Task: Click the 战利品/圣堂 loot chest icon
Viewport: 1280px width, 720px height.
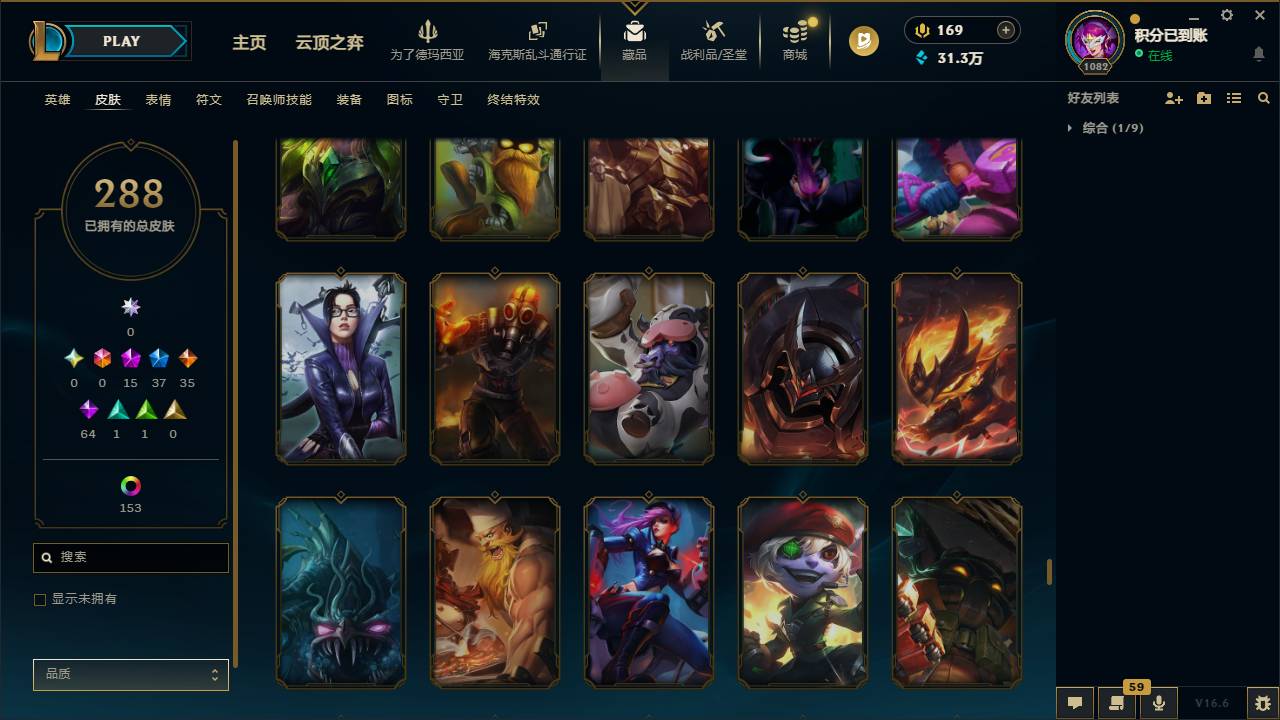Action: [713, 31]
